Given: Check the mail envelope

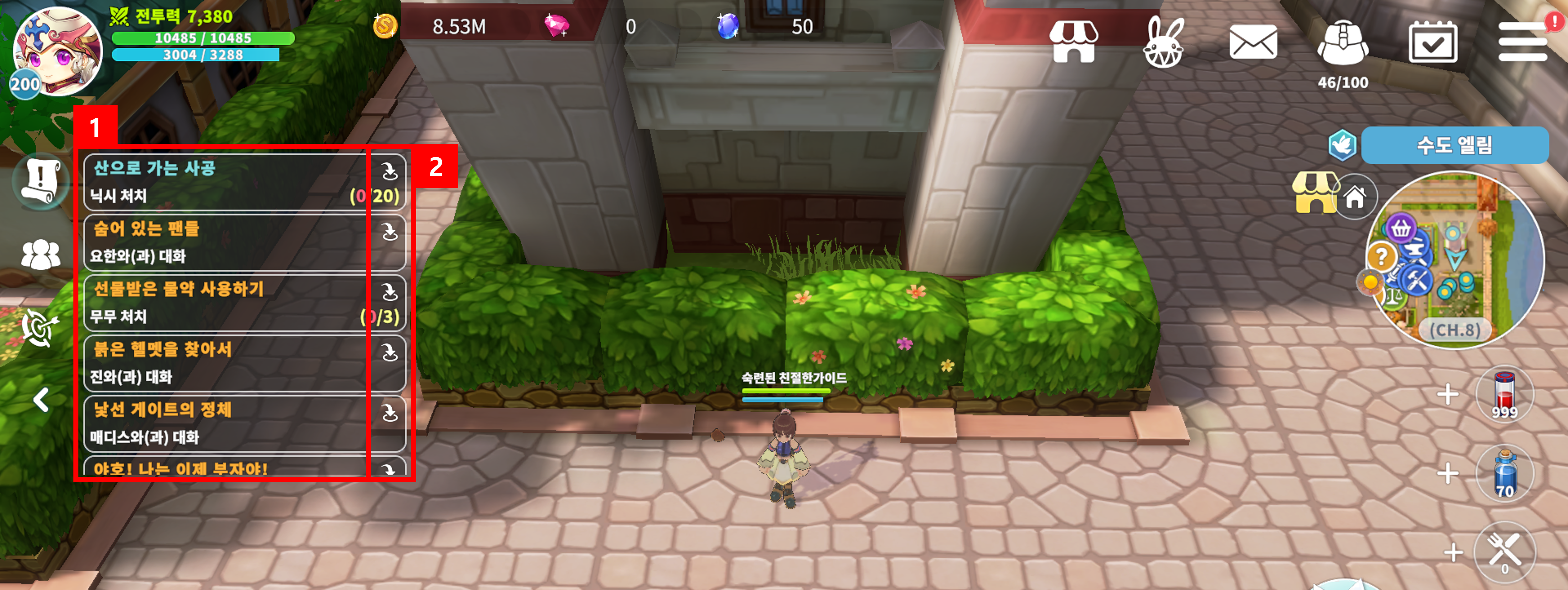Looking at the screenshot, I should coord(1253,42).
